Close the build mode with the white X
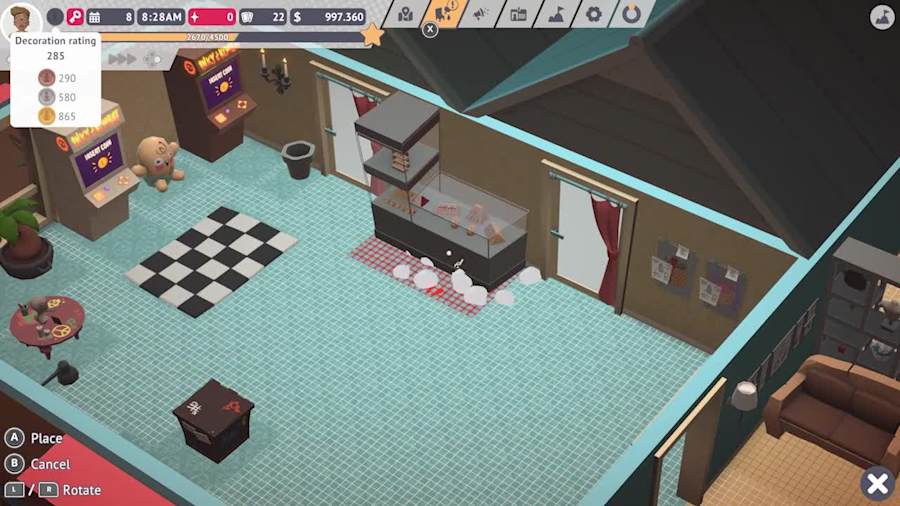This screenshot has height=506, width=900. pyautogui.click(x=877, y=484)
